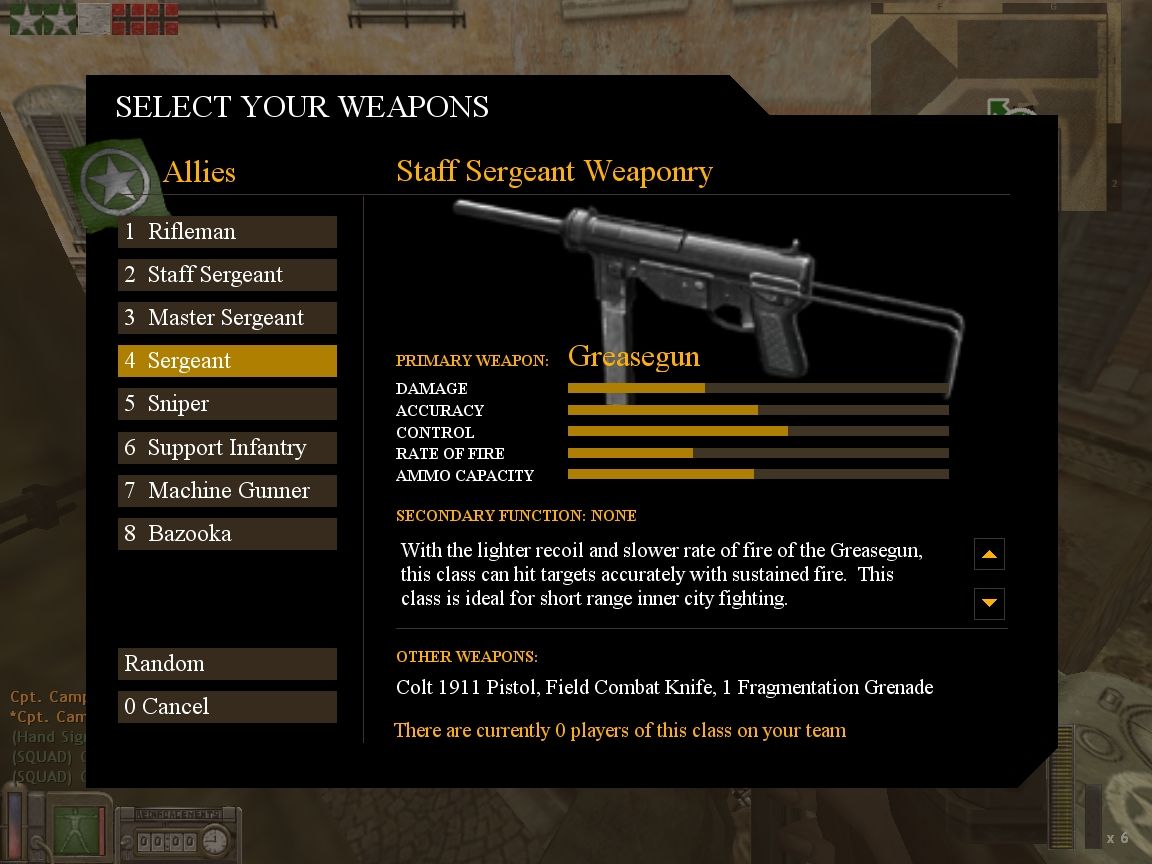The image size is (1152, 864).
Task: Select the highlighted Sergeant class
Action: [227, 361]
